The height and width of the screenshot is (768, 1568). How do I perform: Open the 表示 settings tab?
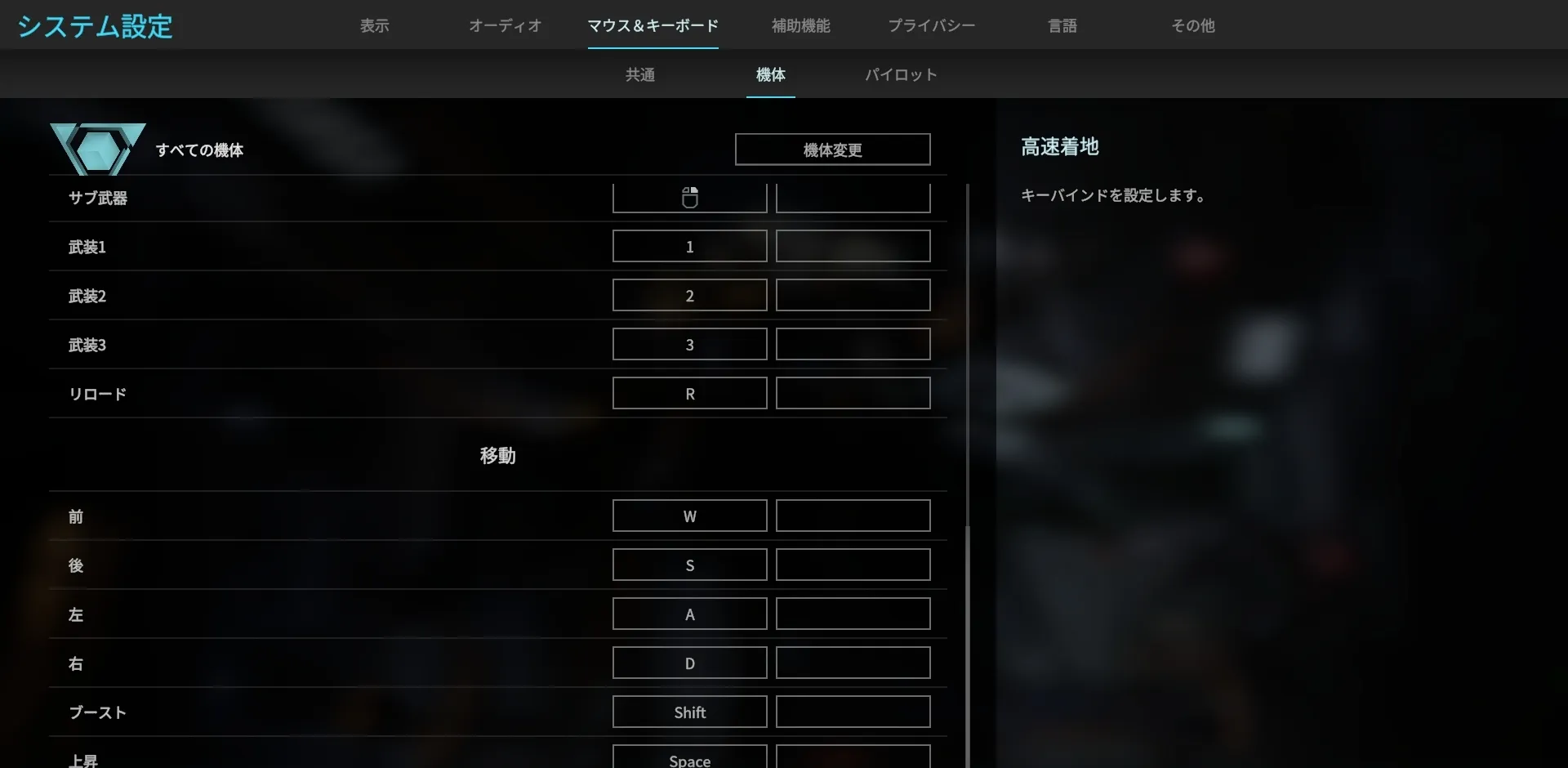pyautogui.click(x=374, y=25)
